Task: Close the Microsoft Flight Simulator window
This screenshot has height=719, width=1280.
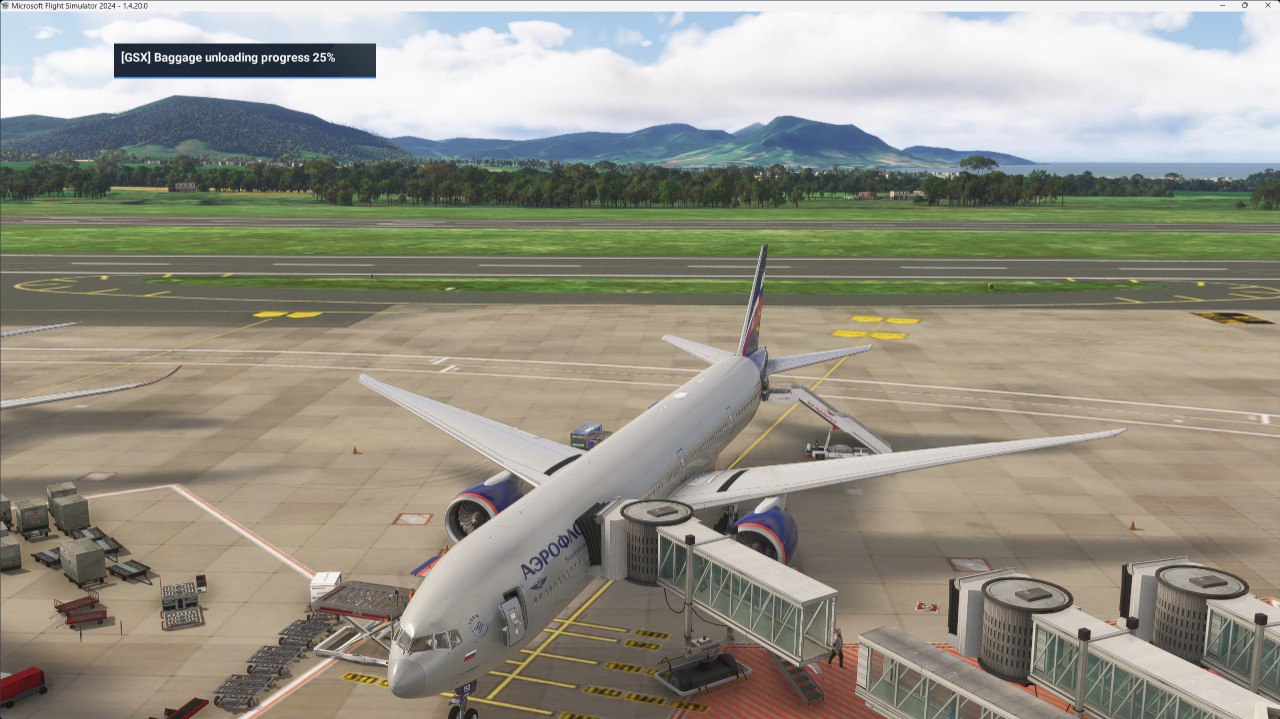Action: [1267, 5]
